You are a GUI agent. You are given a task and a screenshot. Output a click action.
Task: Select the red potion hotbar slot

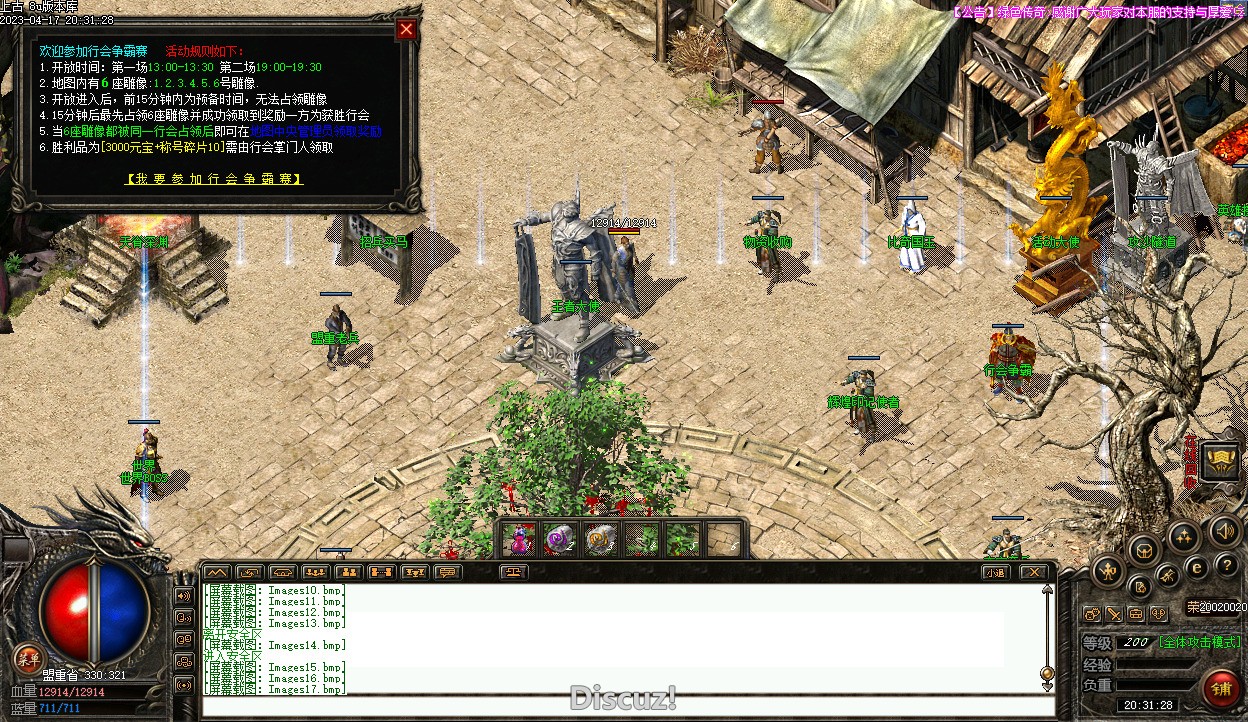518,540
